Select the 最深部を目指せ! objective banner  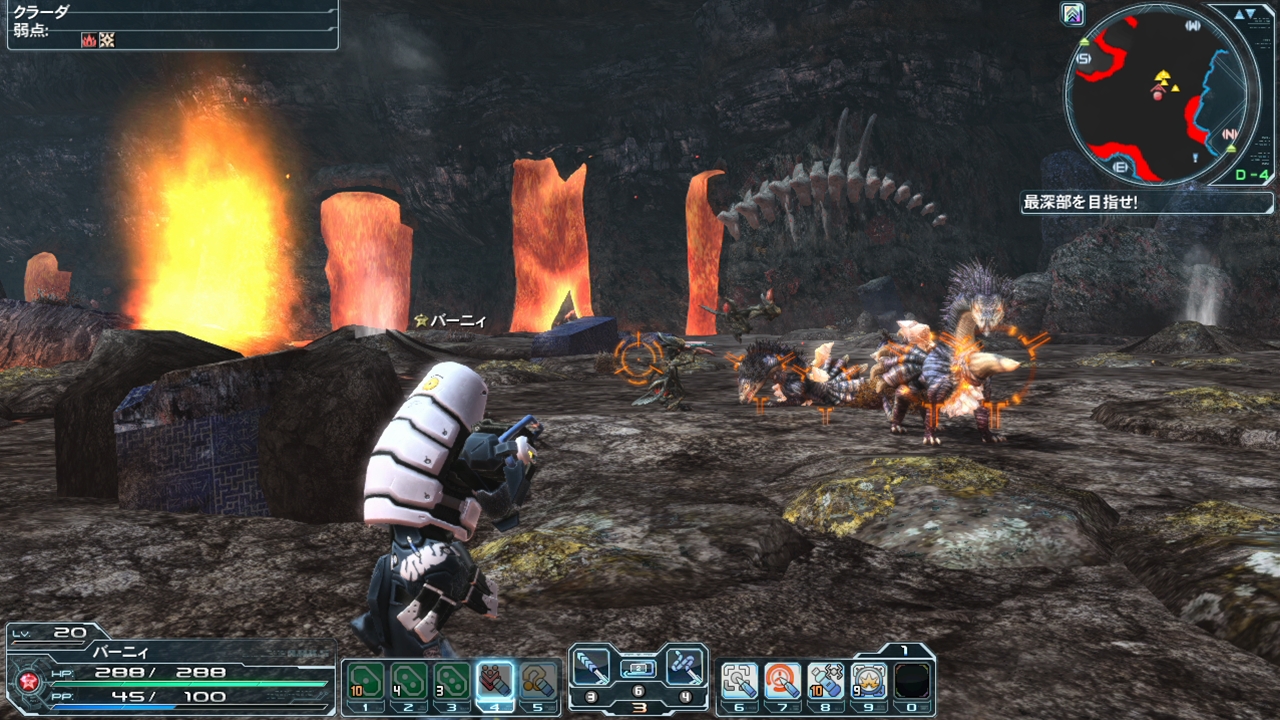(1146, 202)
